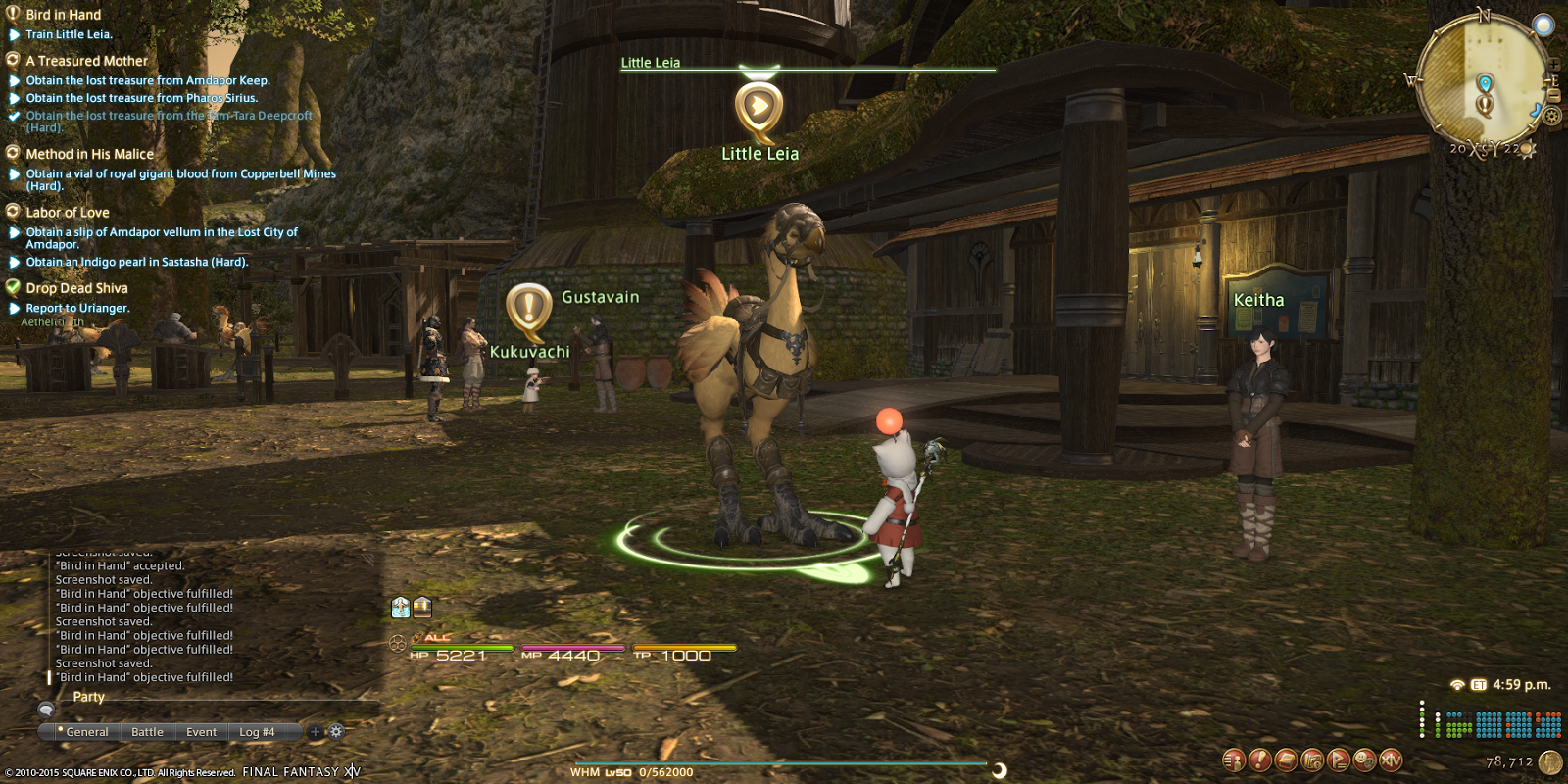Viewport: 1568px width, 784px height.
Task: Open chat settings via the gear button
Action: pos(335,731)
